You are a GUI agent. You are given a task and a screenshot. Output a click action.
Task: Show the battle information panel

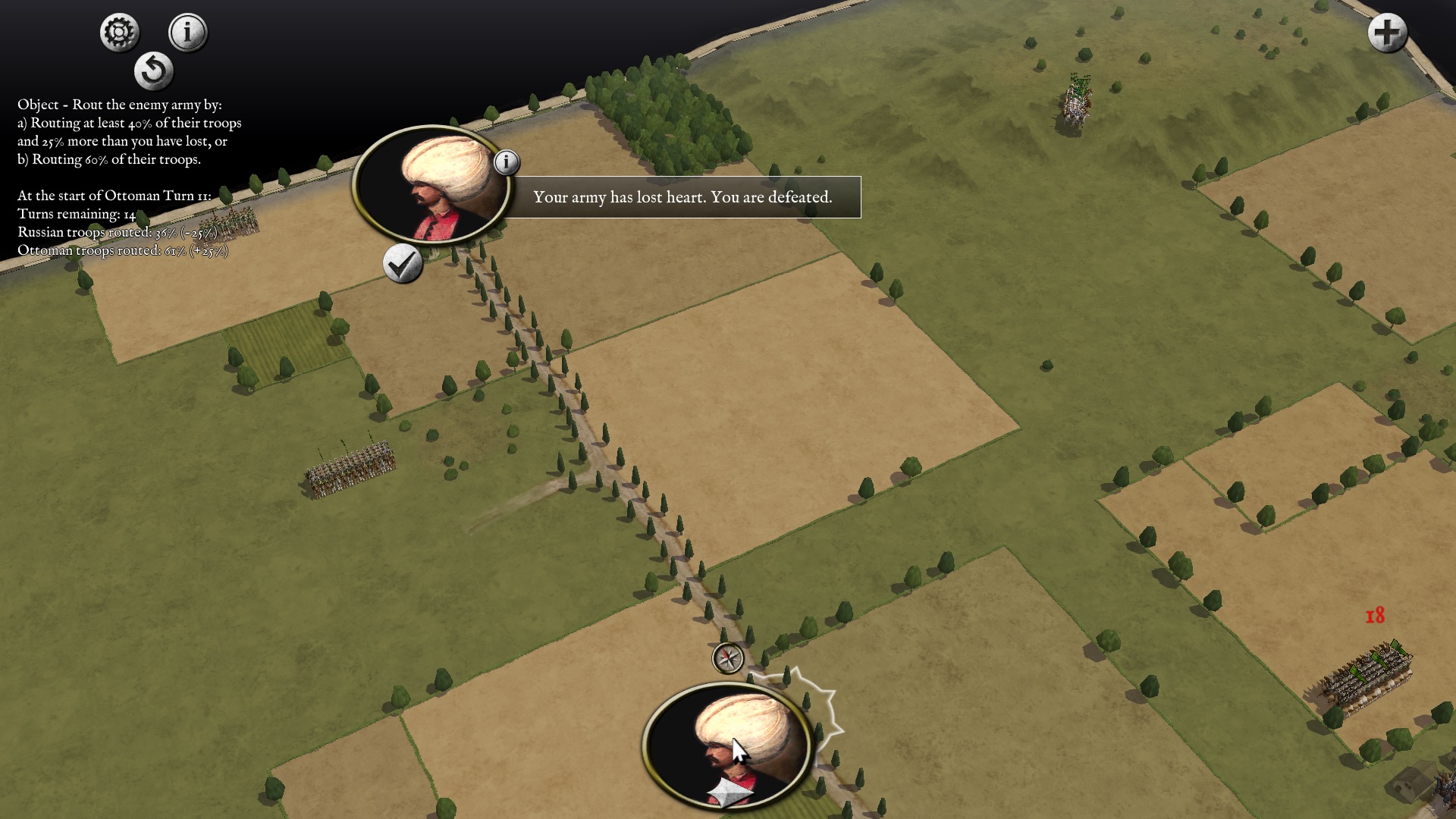(x=187, y=33)
